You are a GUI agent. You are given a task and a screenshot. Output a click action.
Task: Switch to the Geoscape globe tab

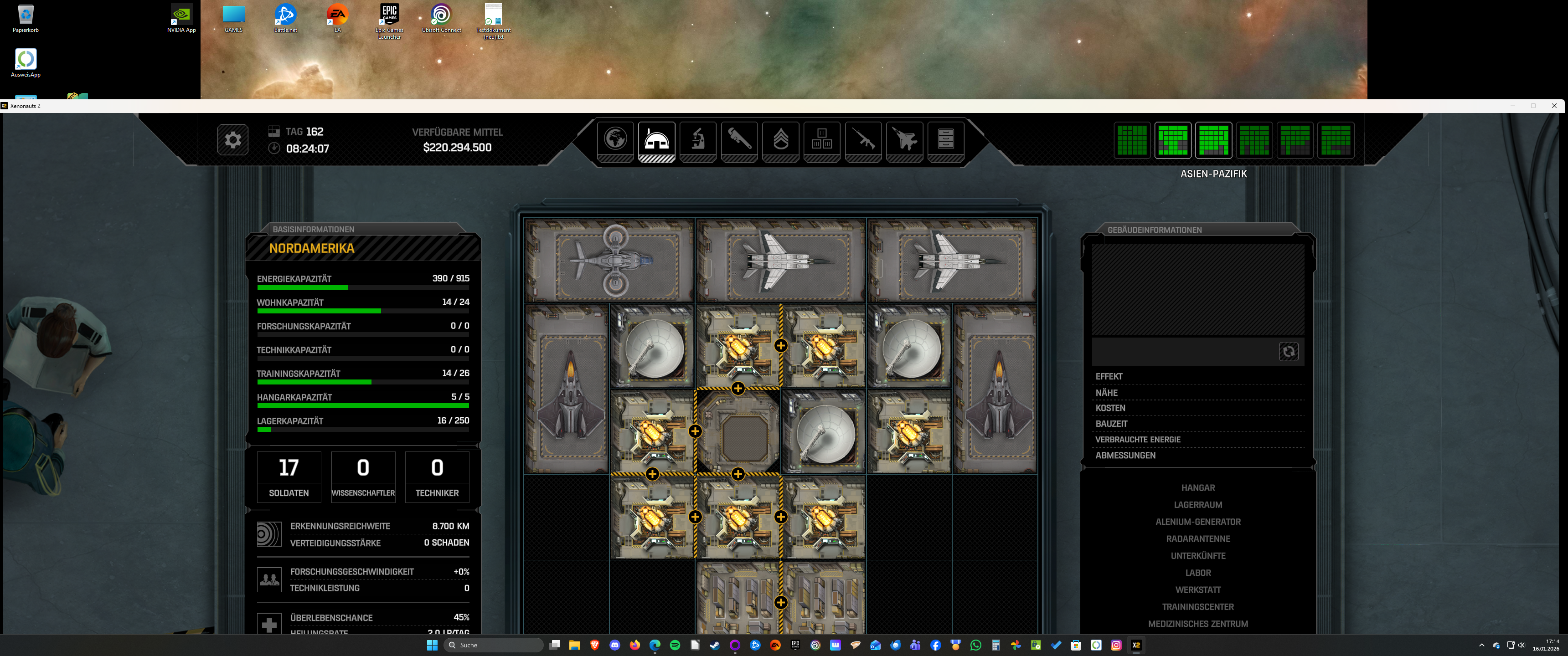click(615, 139)
